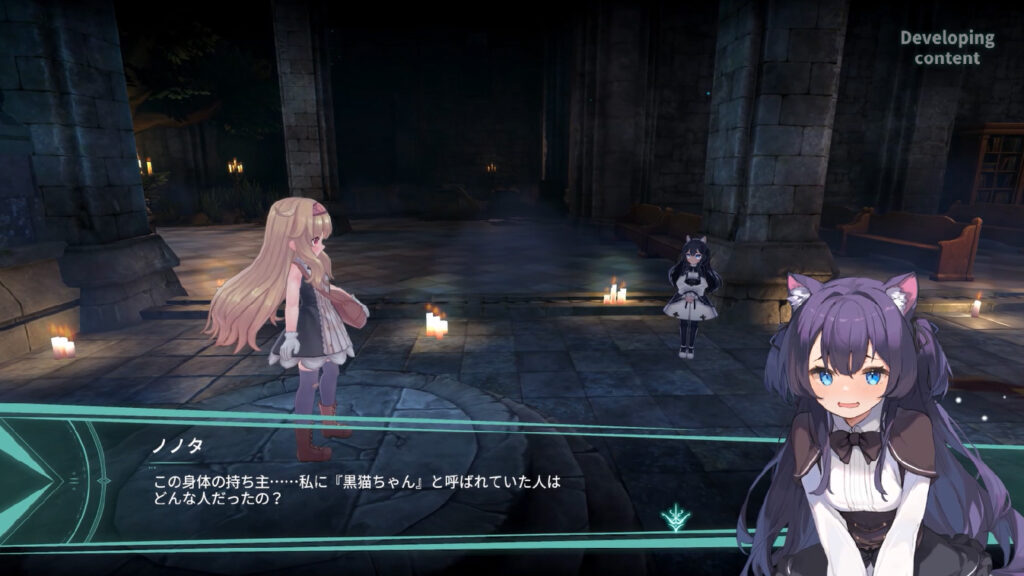The width and height of the screenshot is (1024, 576).
Task: Click the teal dialogue continue arrow
Action: pos(675,517)
